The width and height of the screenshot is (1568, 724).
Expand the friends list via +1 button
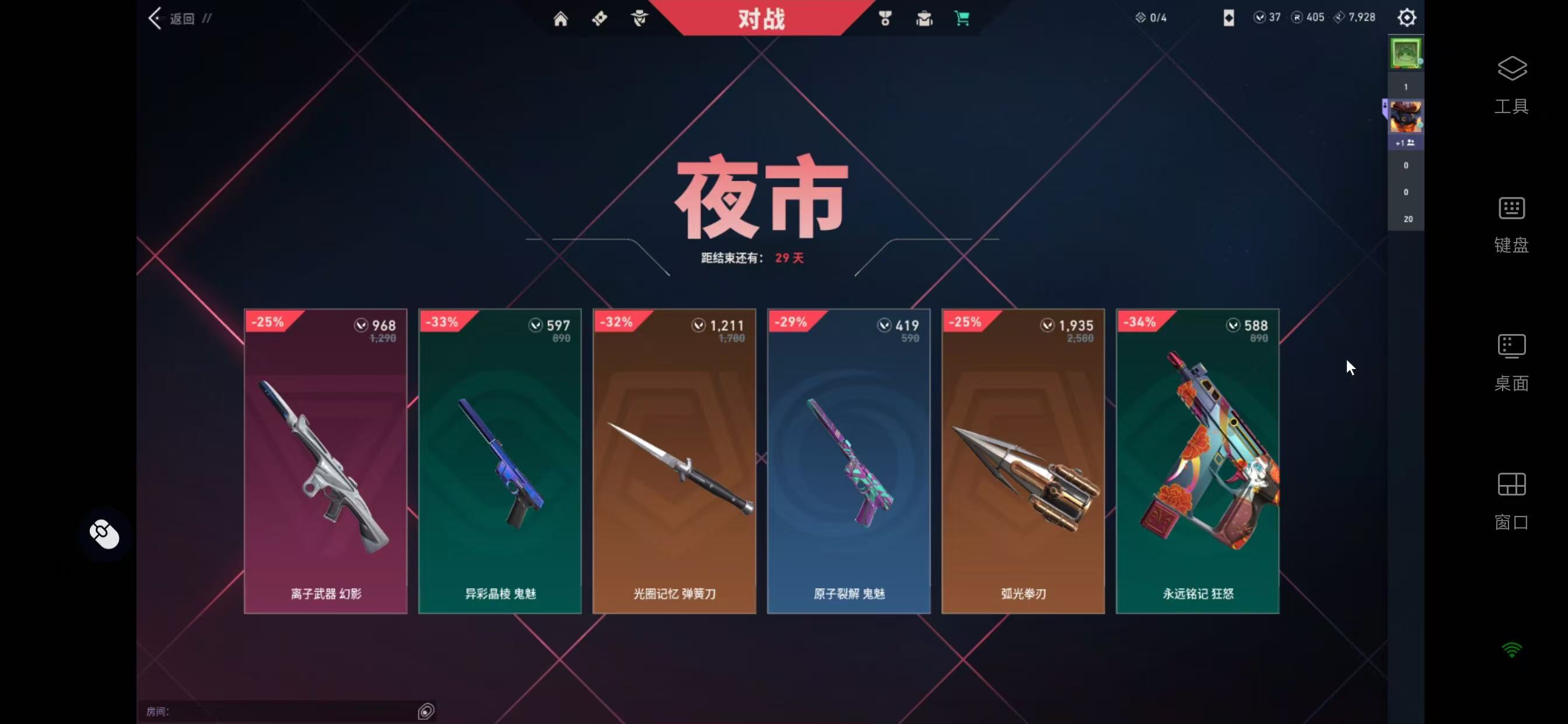click(x=1406, y=142)
